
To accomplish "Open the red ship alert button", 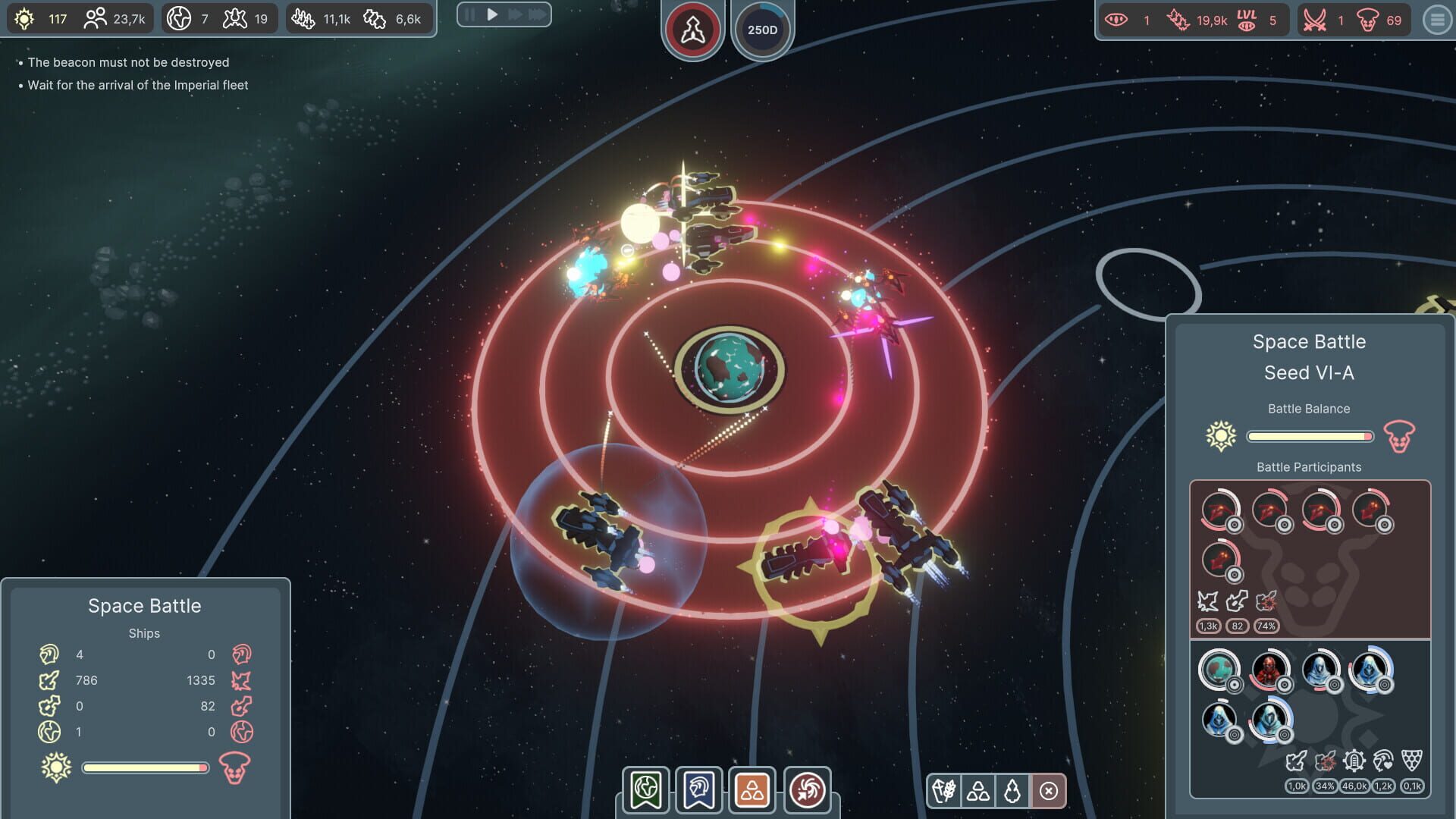I will click(692, 30).
